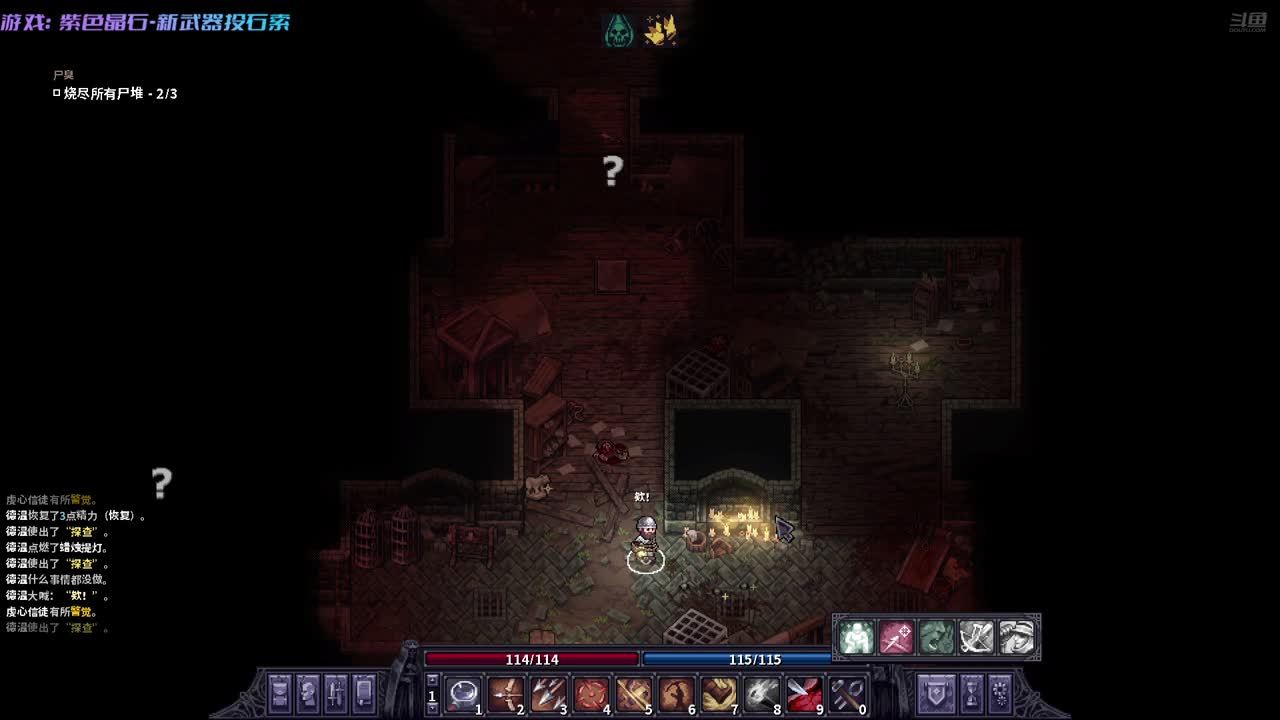Activate the bow shot skill in slot 2
The image size is (1280, 720).
coord(506,692)
